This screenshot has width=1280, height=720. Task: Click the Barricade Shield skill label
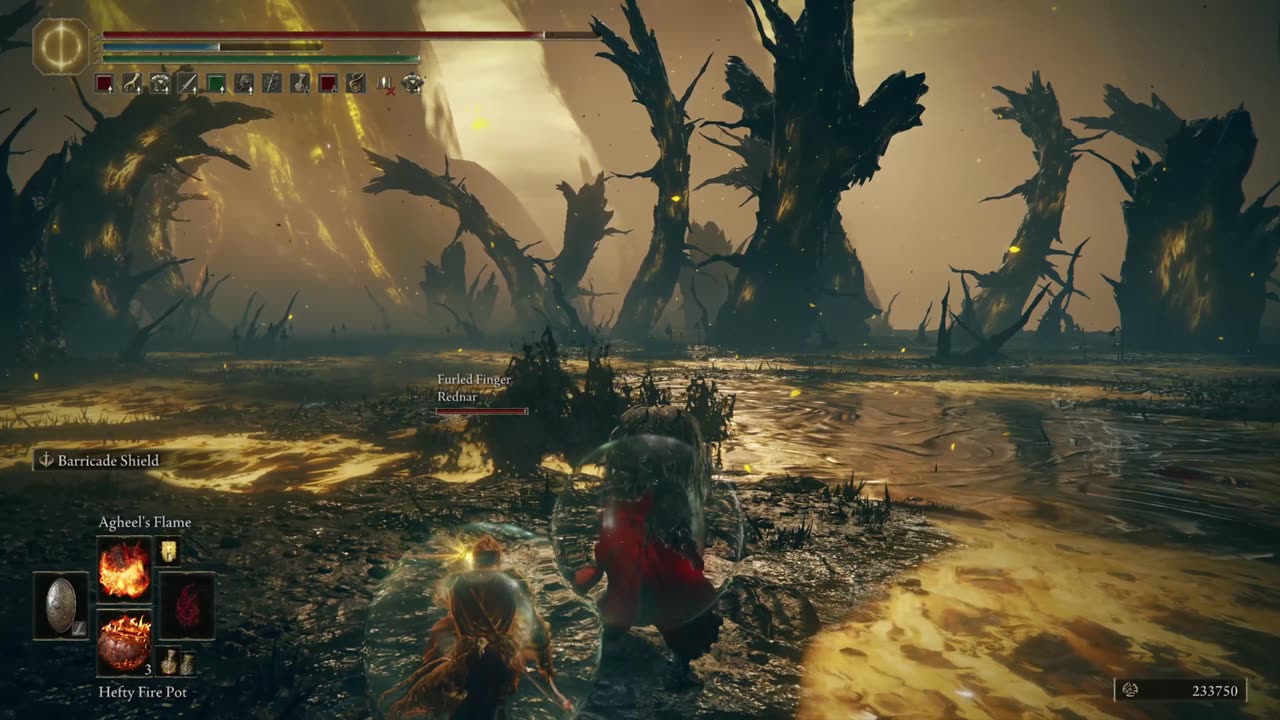pyautogui.click(x=98, y=461)
